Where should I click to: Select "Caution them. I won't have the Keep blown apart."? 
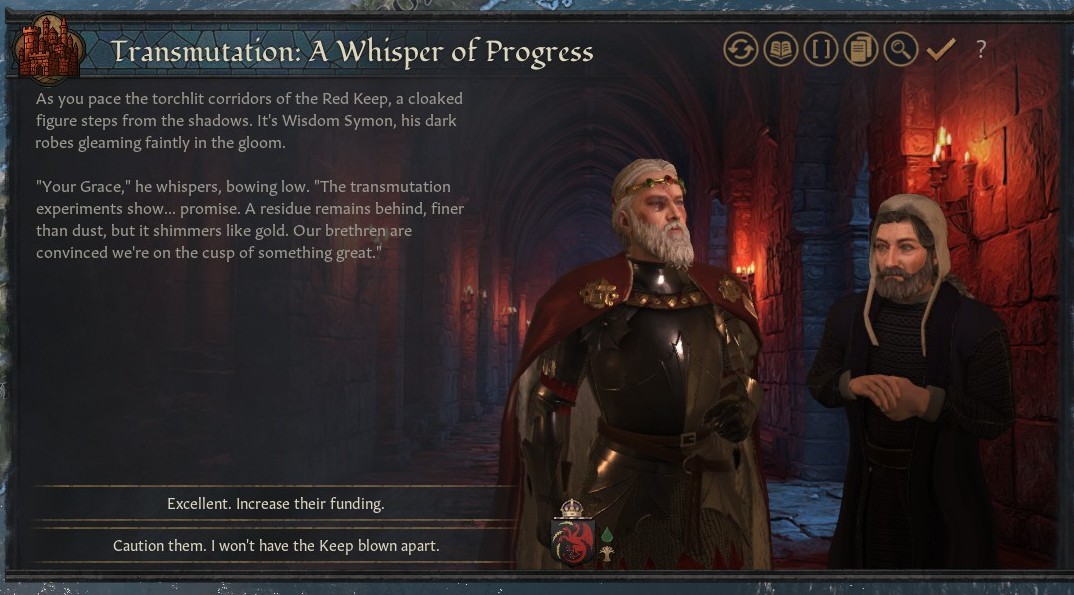point(275,546)
